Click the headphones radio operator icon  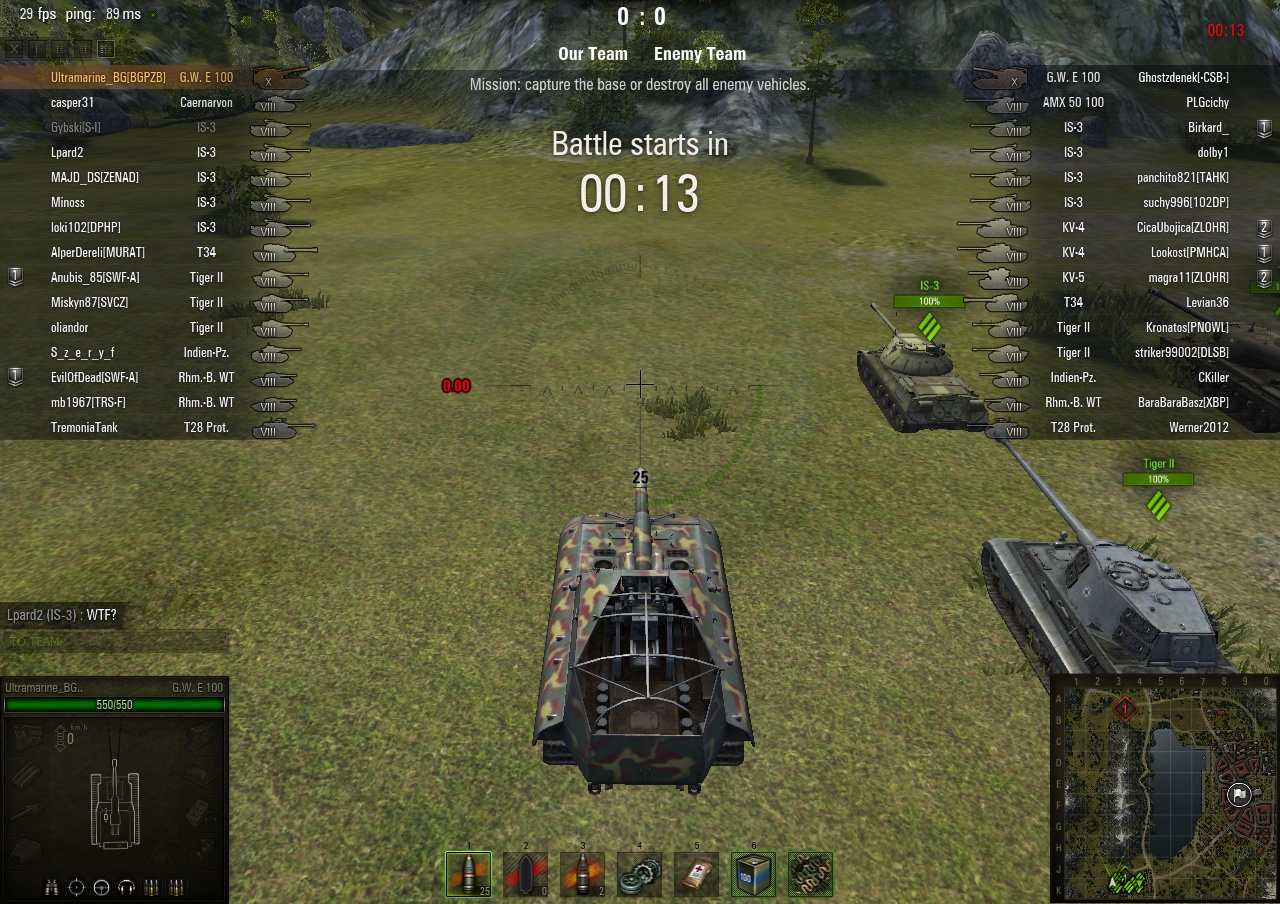pyautogui.click(x=126, y=886)
